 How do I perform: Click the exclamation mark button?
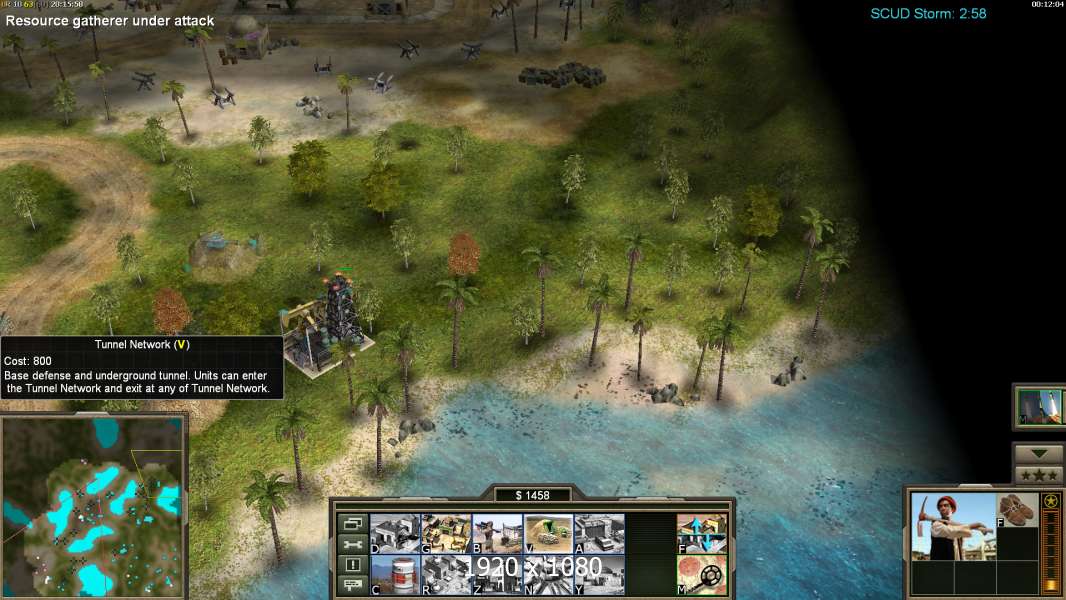tap(353, 565)
